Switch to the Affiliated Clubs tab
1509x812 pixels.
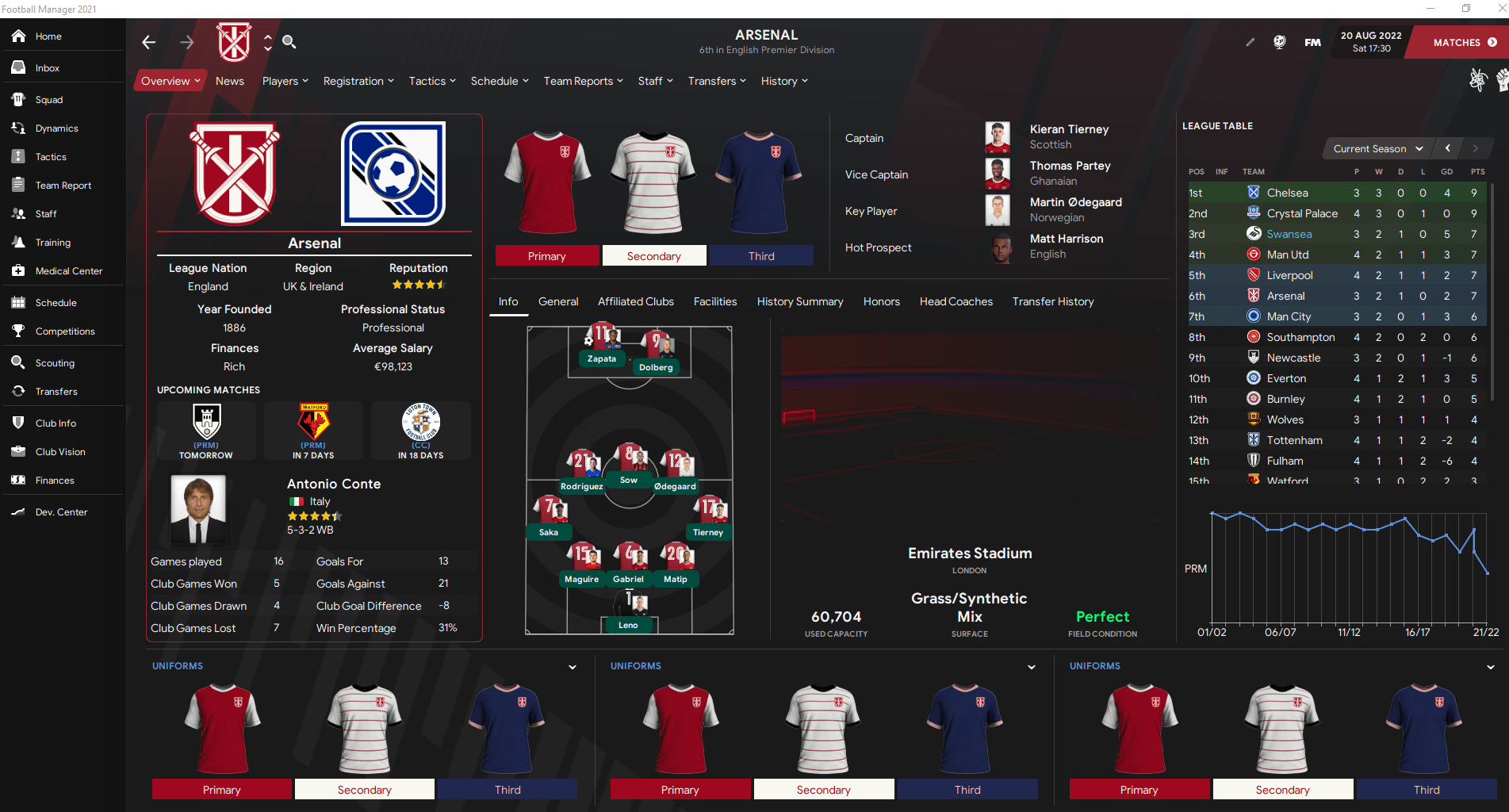pos(635,301)
